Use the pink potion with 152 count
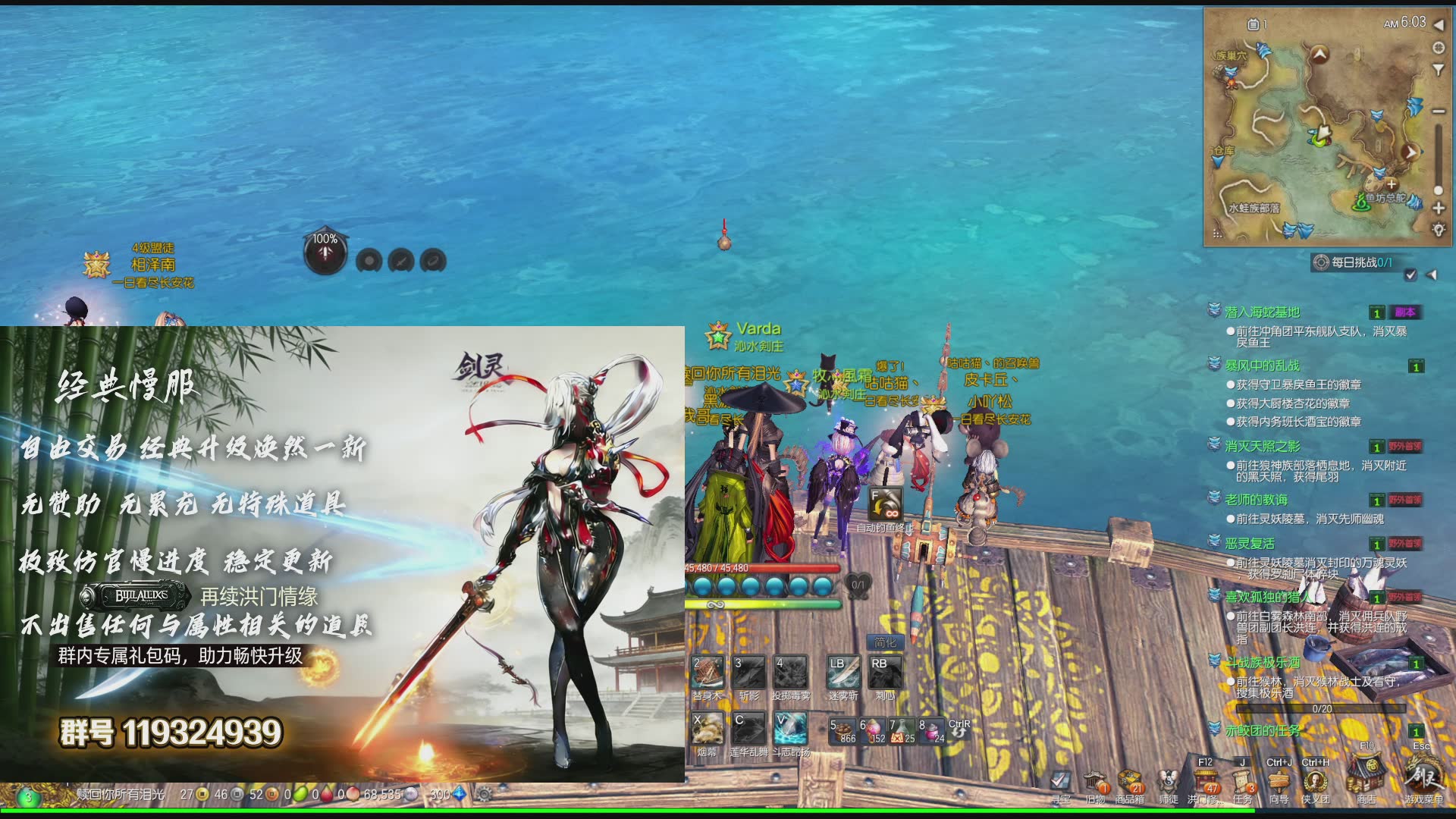This screenshot has height=819, width=1456. click(872, 730)
